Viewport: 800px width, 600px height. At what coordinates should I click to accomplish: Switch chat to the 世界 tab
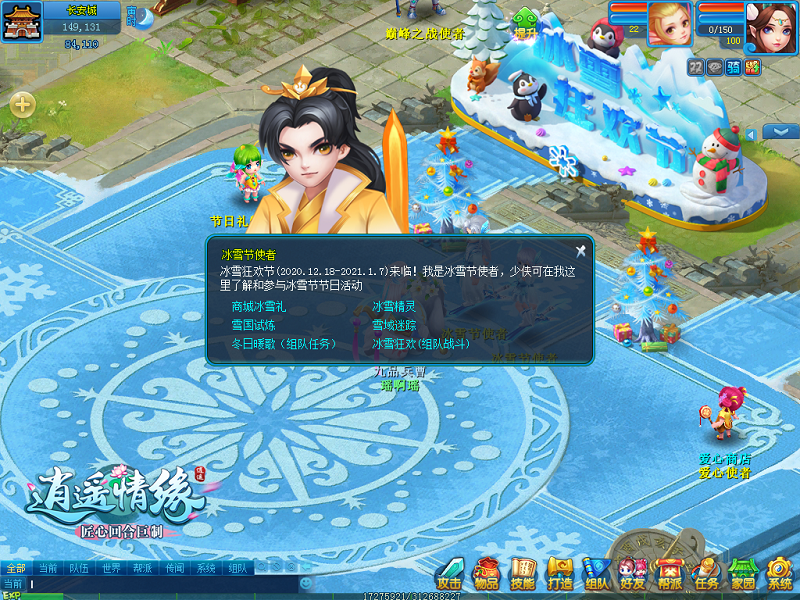tap(111, 568)
